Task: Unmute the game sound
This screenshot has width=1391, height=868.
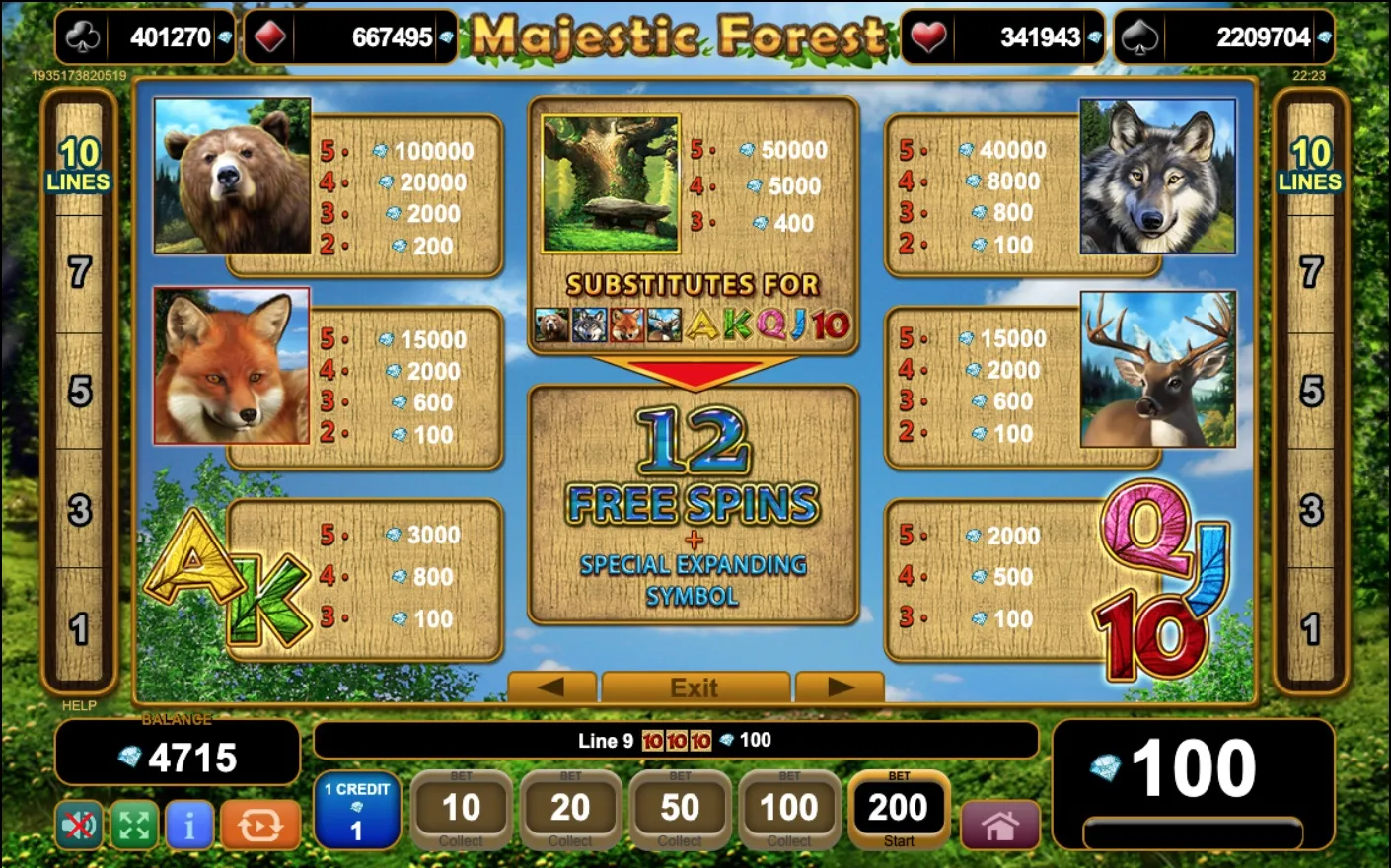Action: pyautogui.click(x=78, y=827)
